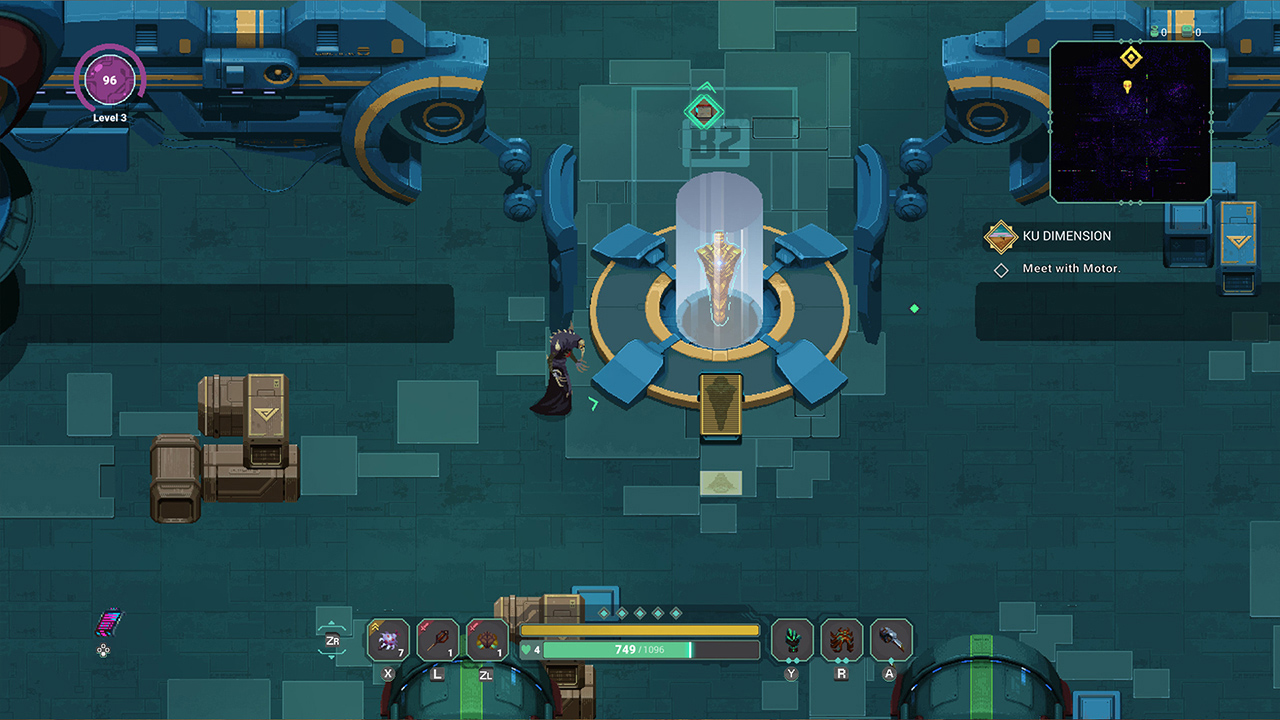
Task: Select the dagger weapon icon on L slot
Action: click(x=437, y=638)
